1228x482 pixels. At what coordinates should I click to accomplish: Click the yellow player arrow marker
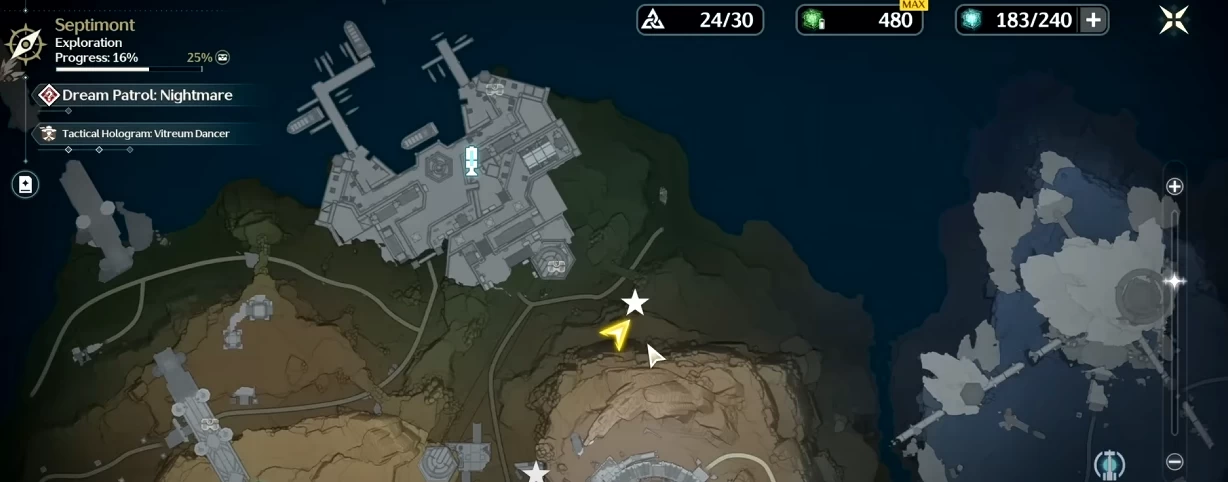(618, 334)
